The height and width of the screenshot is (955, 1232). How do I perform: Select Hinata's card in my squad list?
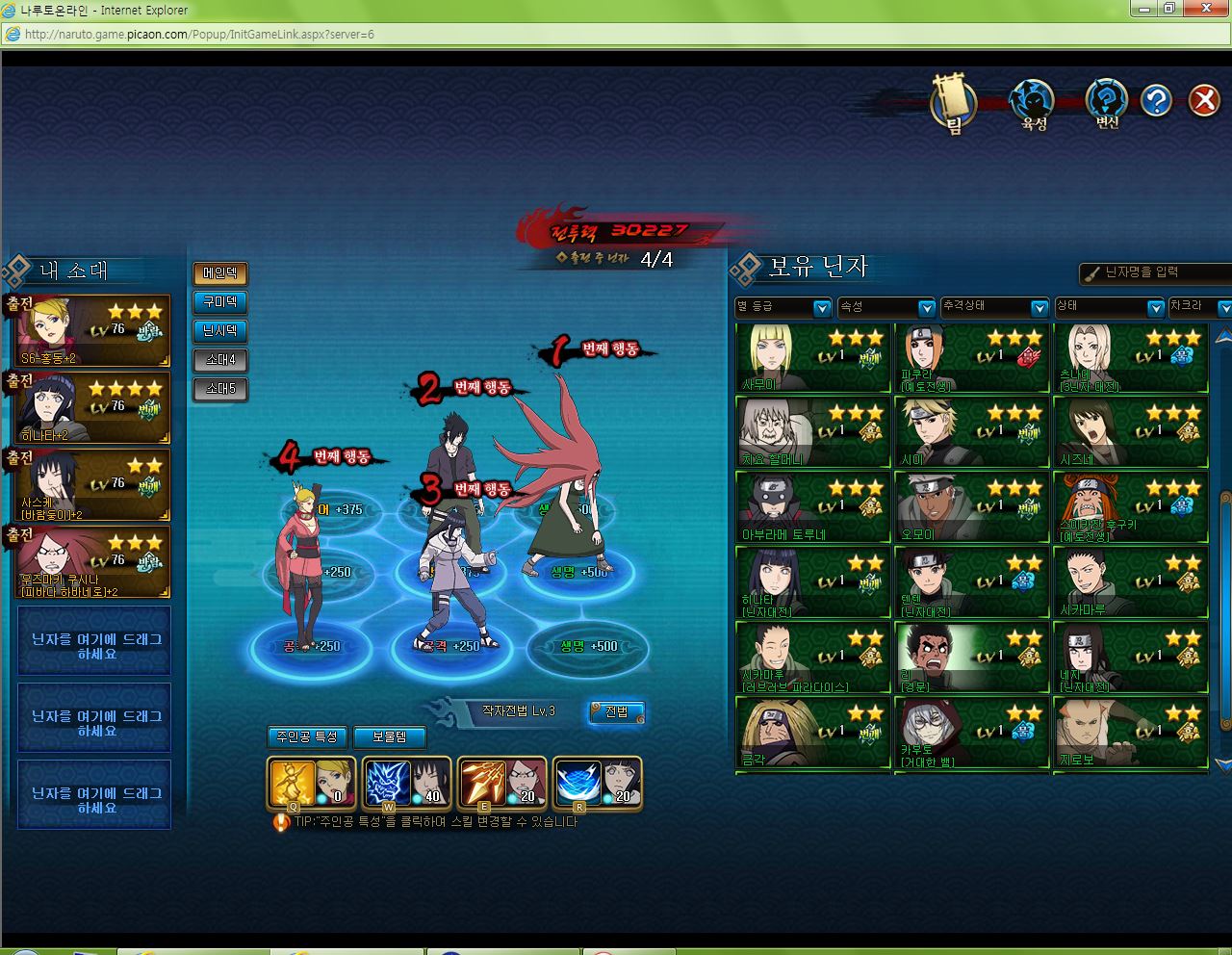(x=93, y=408)
